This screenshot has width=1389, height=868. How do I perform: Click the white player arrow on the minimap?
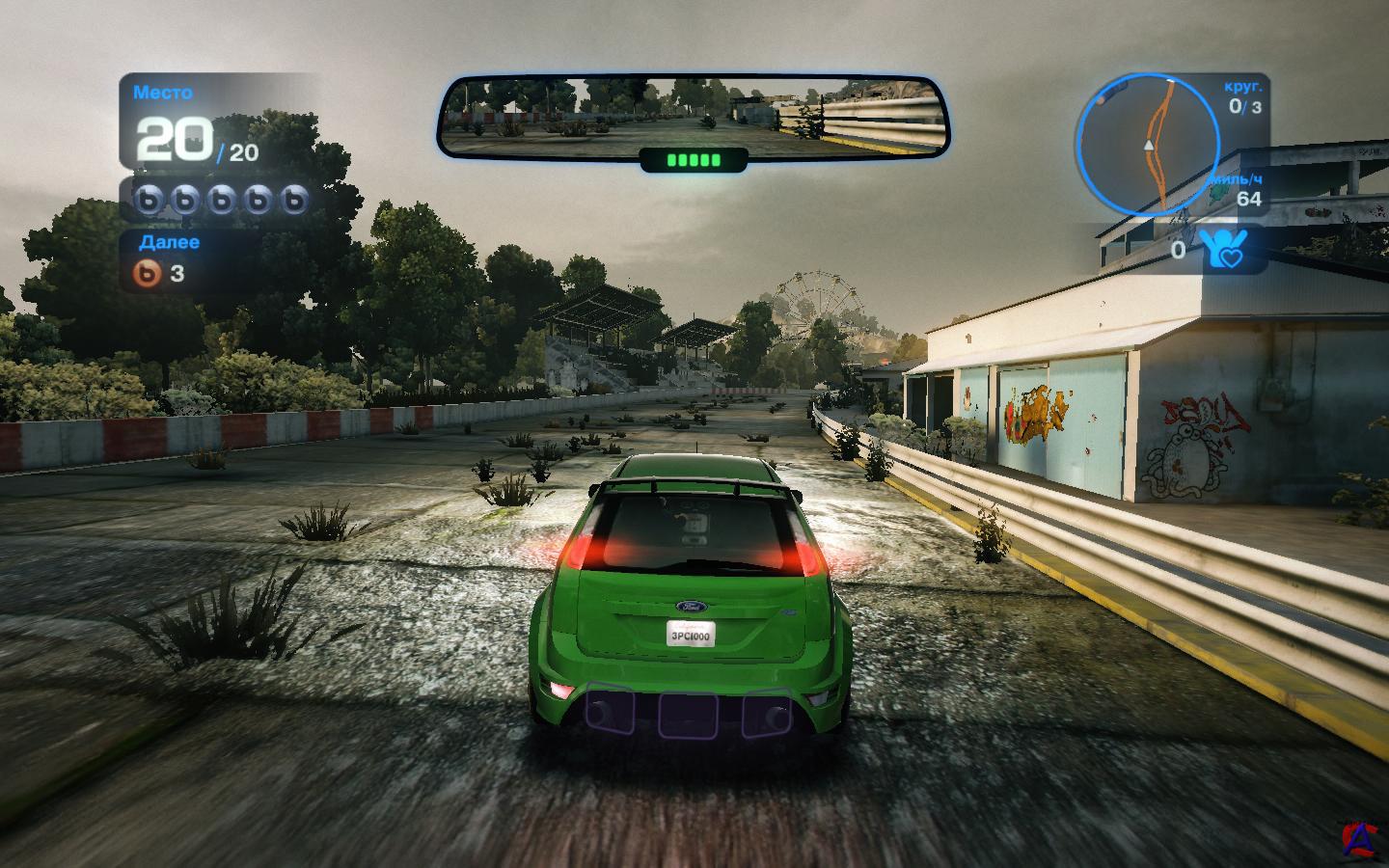[1148, 144]
